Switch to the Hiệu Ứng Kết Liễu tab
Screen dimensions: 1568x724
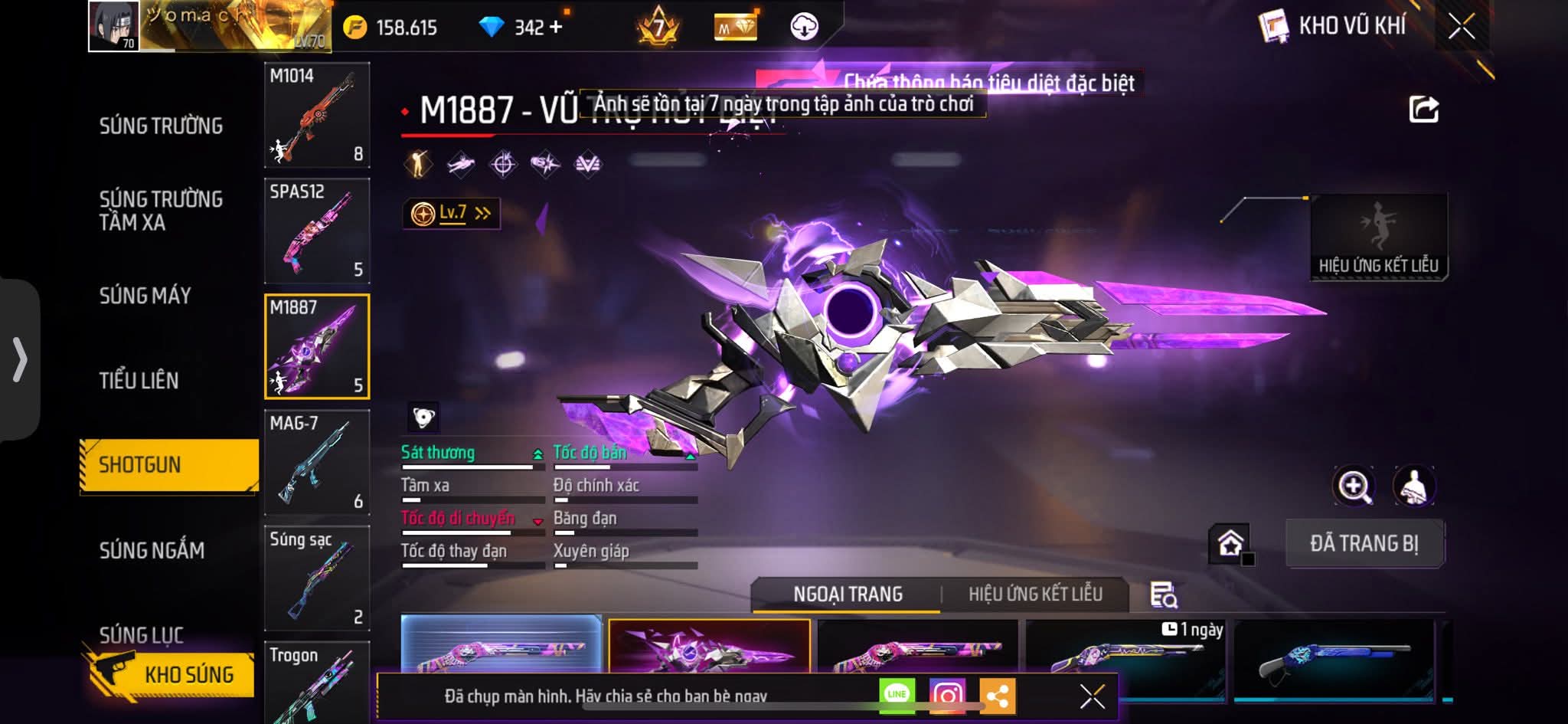click(1035, 594)
